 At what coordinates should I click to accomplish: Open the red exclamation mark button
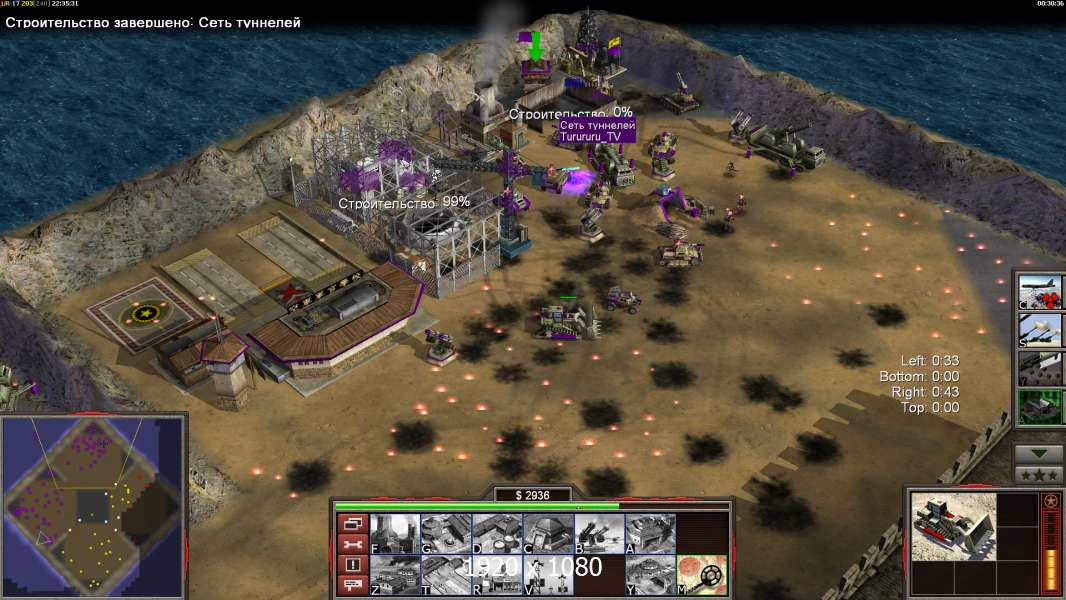coord(352,565)
